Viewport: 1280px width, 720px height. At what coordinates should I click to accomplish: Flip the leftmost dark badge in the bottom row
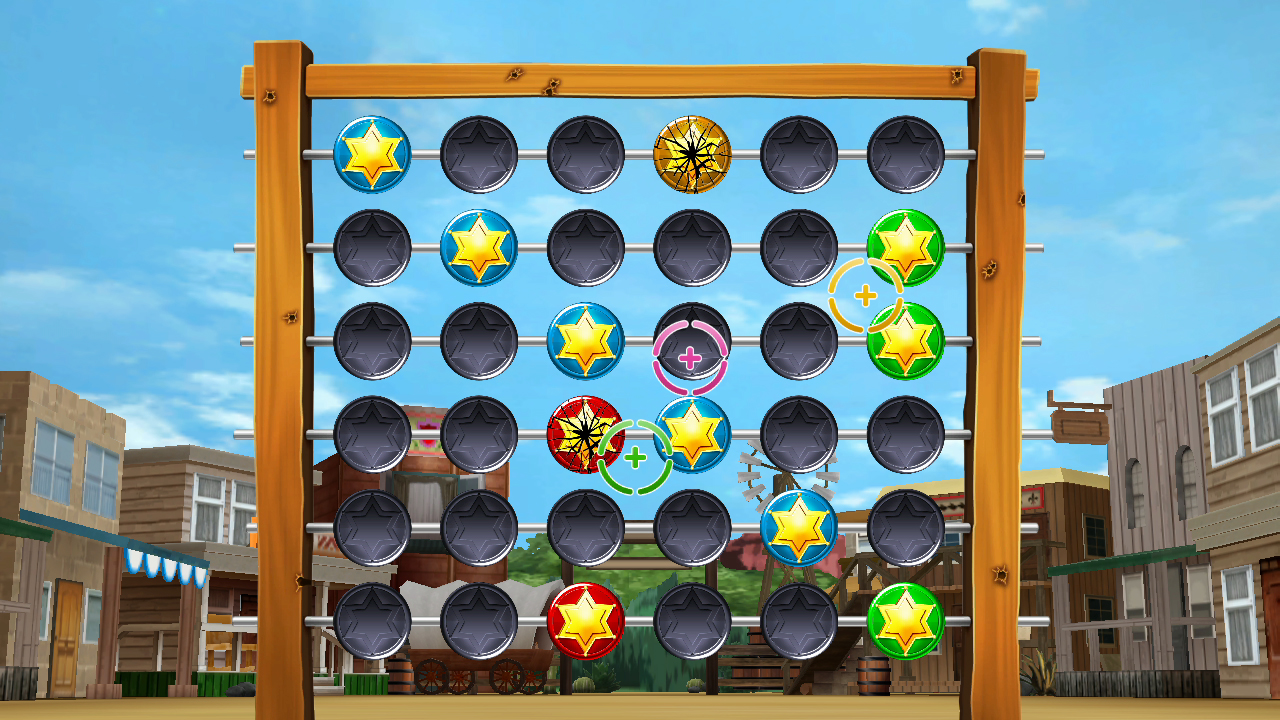pos(375,620)
